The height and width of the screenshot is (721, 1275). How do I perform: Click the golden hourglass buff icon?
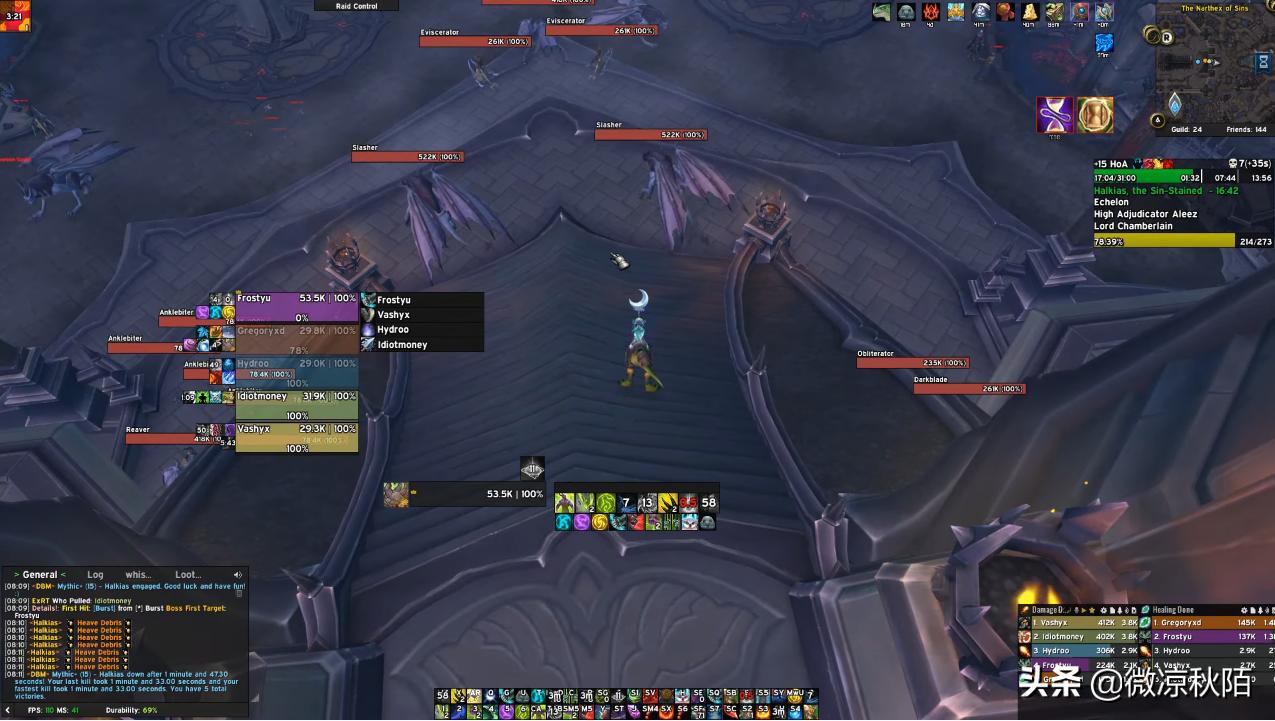(1095, 115)
